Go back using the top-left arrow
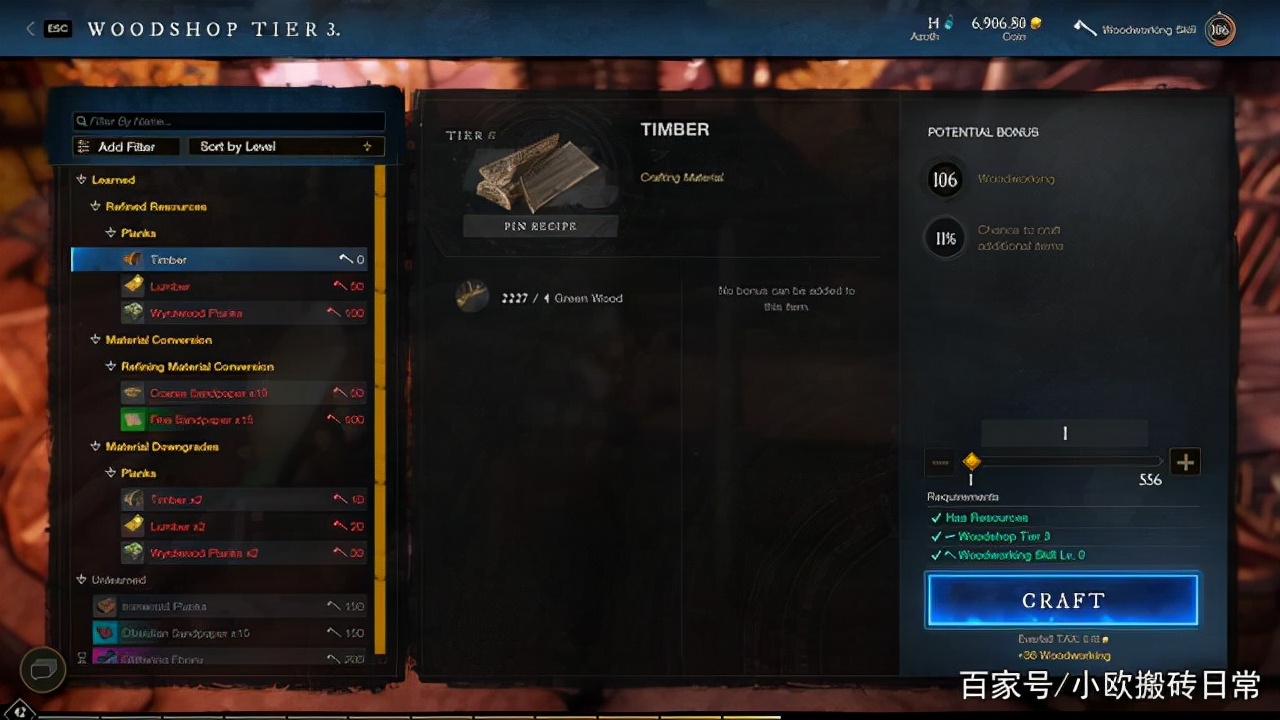Image resolution: width=1280 pixels, height=720 pixels. click(31, 29)
